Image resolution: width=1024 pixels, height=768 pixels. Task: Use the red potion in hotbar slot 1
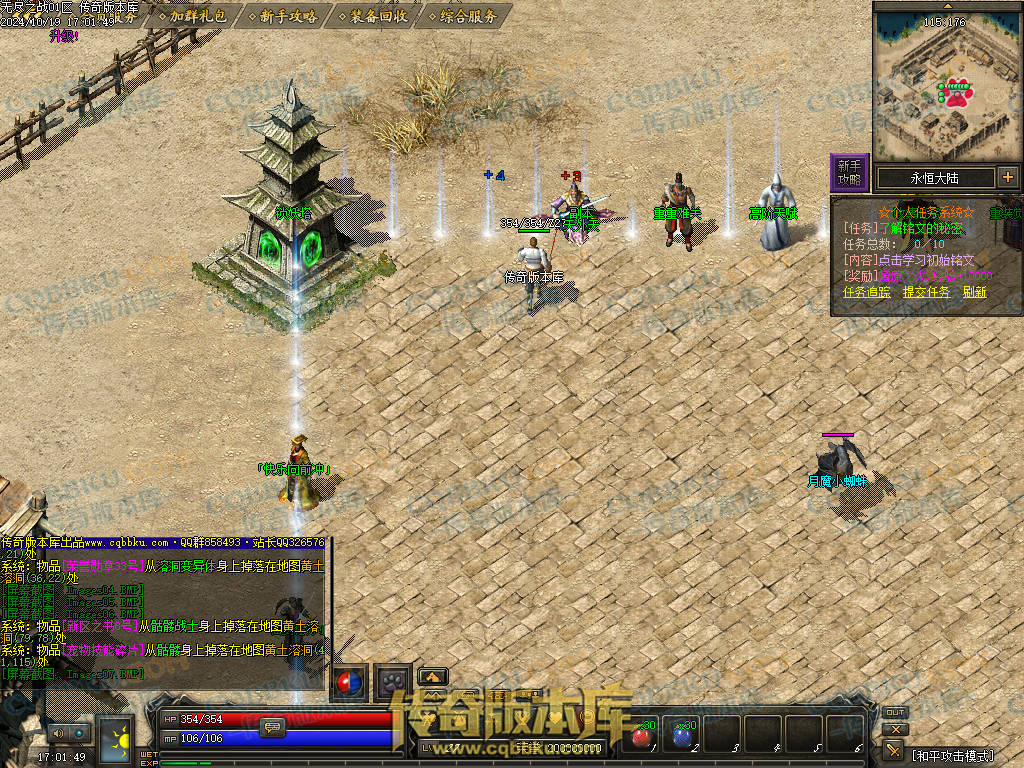click(x=641, y=735)
